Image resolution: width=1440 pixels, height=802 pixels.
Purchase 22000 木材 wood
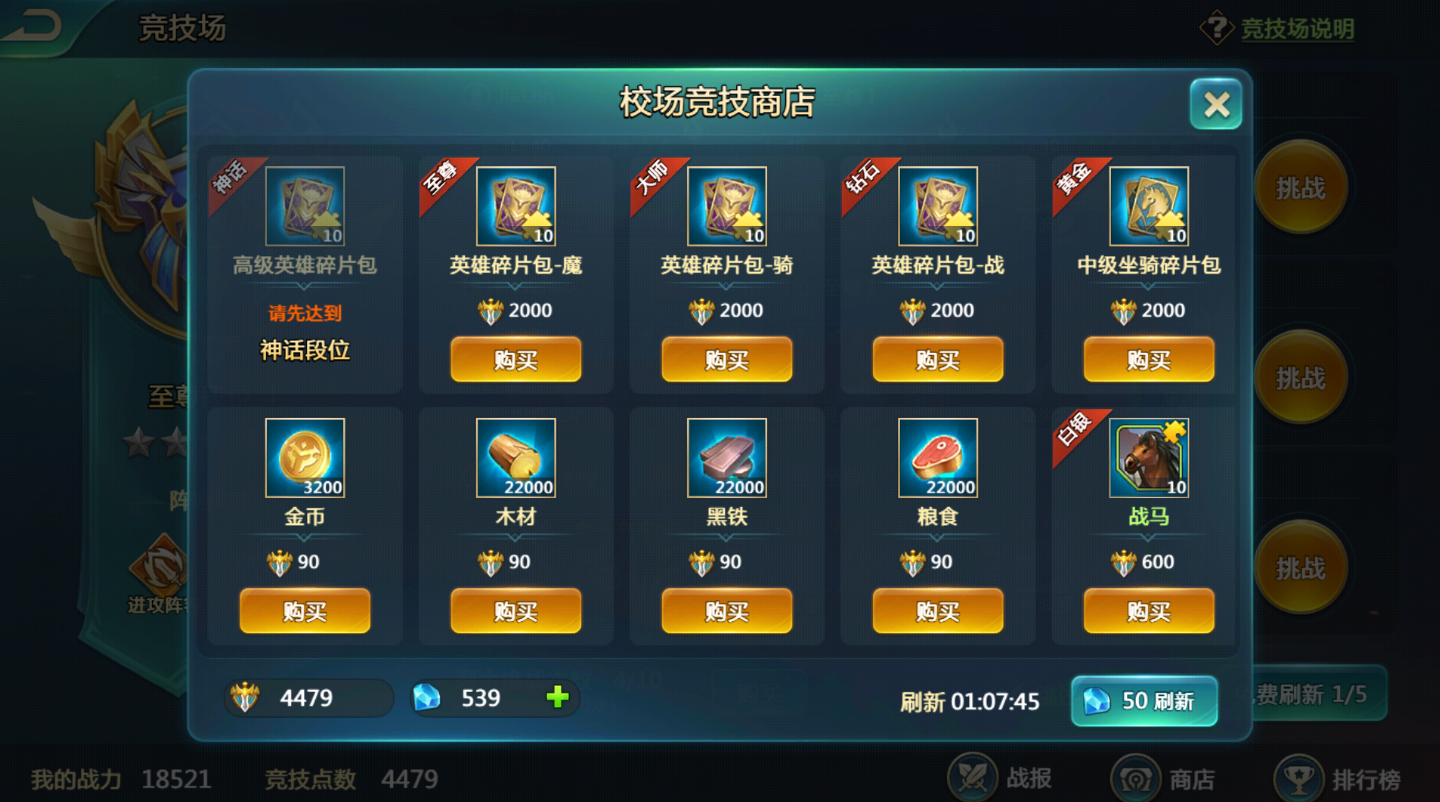pos(516,610)
